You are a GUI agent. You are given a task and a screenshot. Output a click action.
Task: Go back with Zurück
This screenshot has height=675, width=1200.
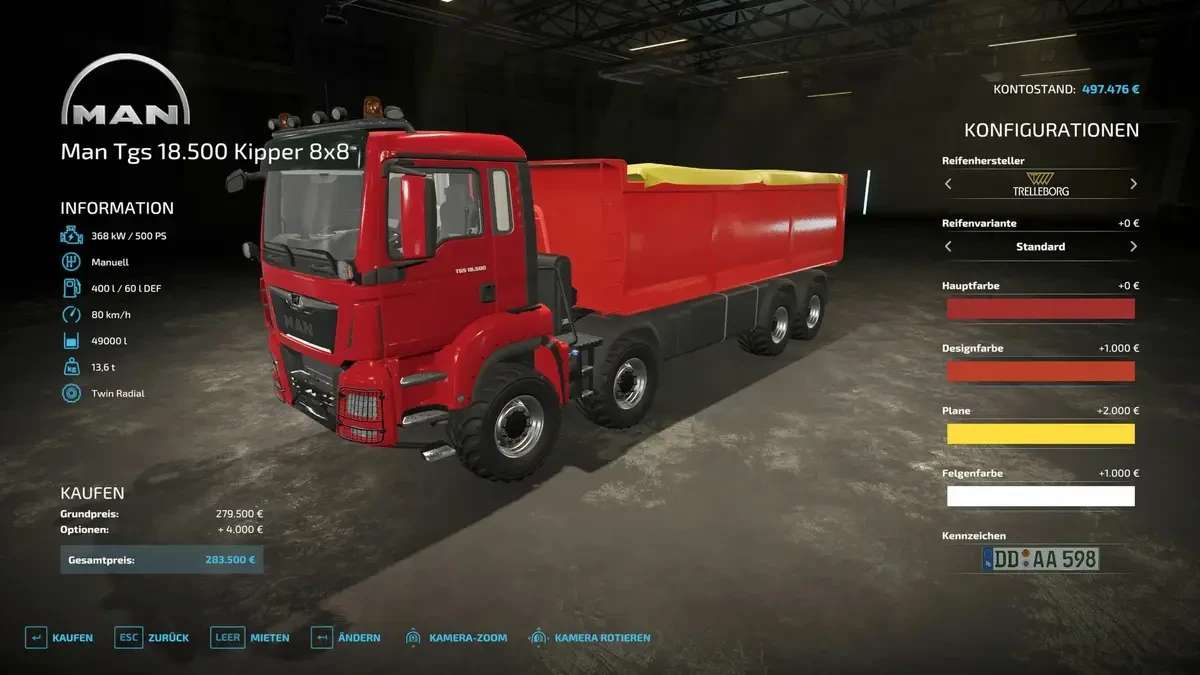pyautogui.click(x=153, y=637)
